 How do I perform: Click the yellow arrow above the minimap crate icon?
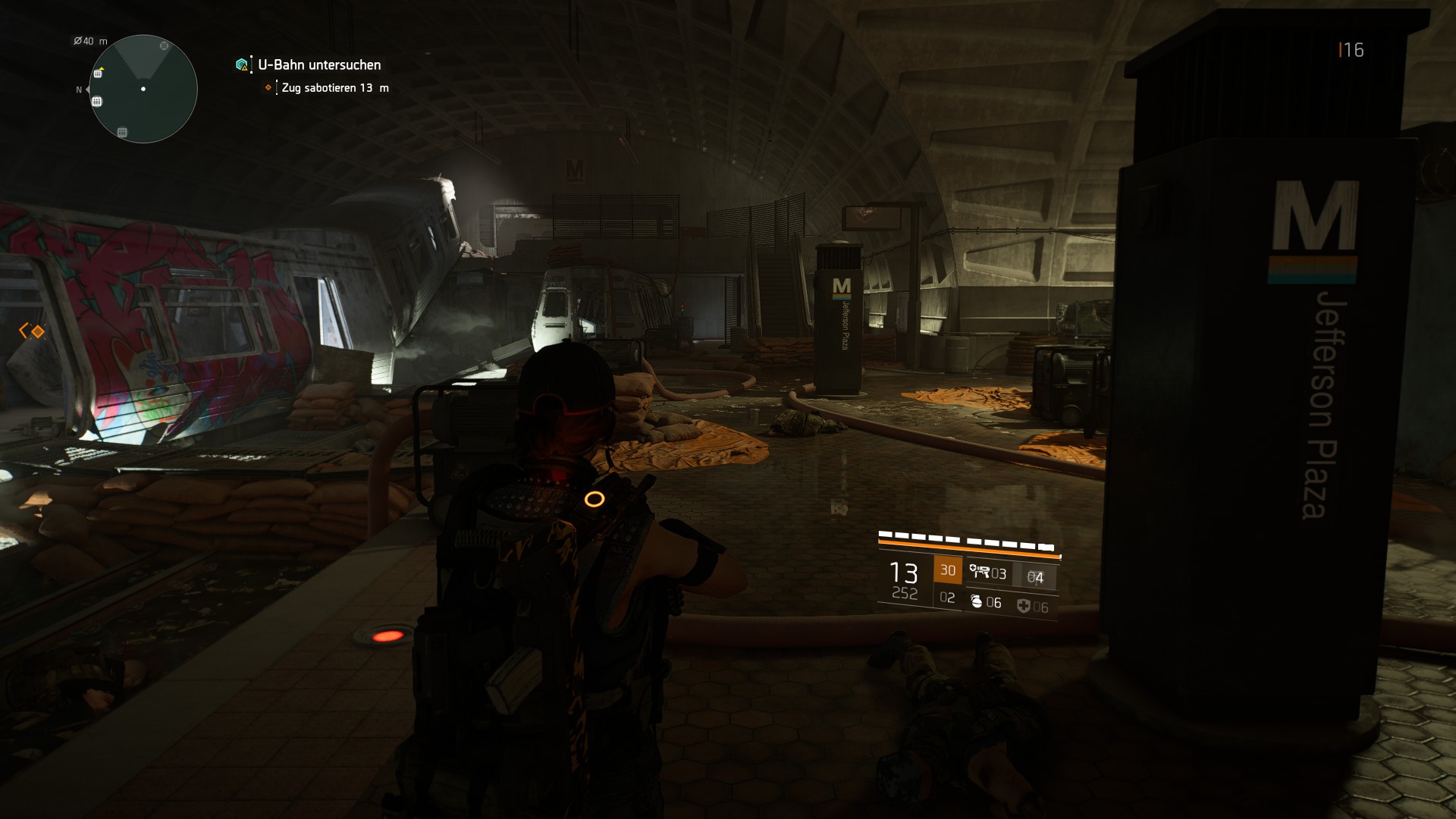pos(102,69)
